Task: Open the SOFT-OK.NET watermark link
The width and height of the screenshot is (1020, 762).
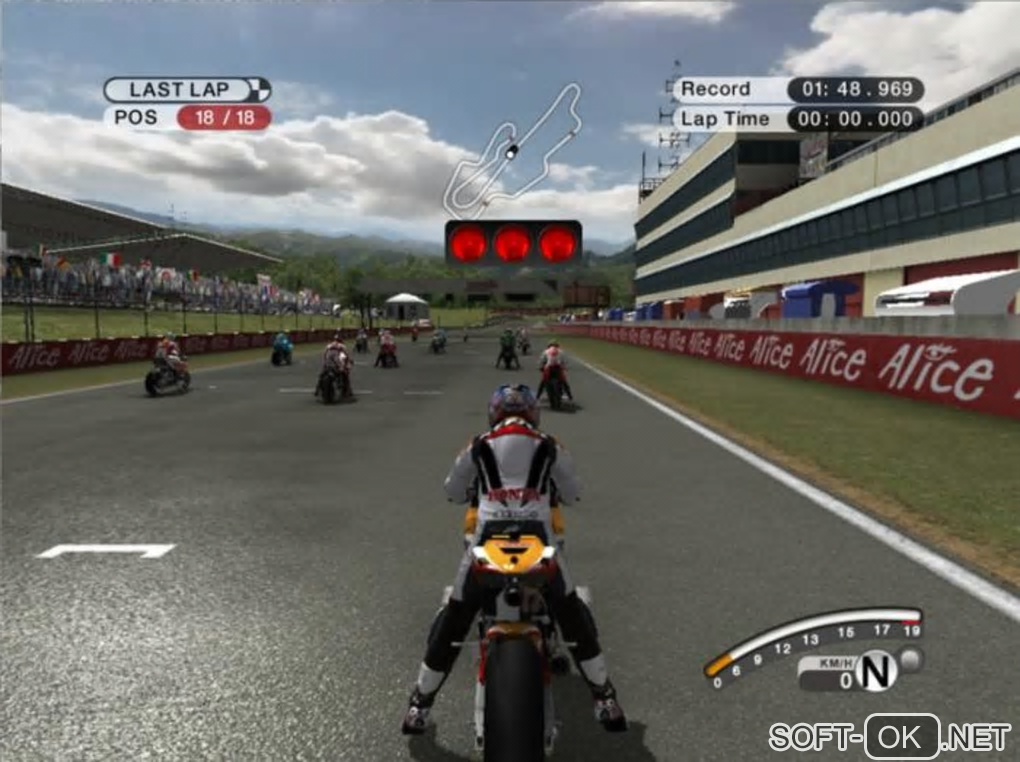Action: coord(889,737)
